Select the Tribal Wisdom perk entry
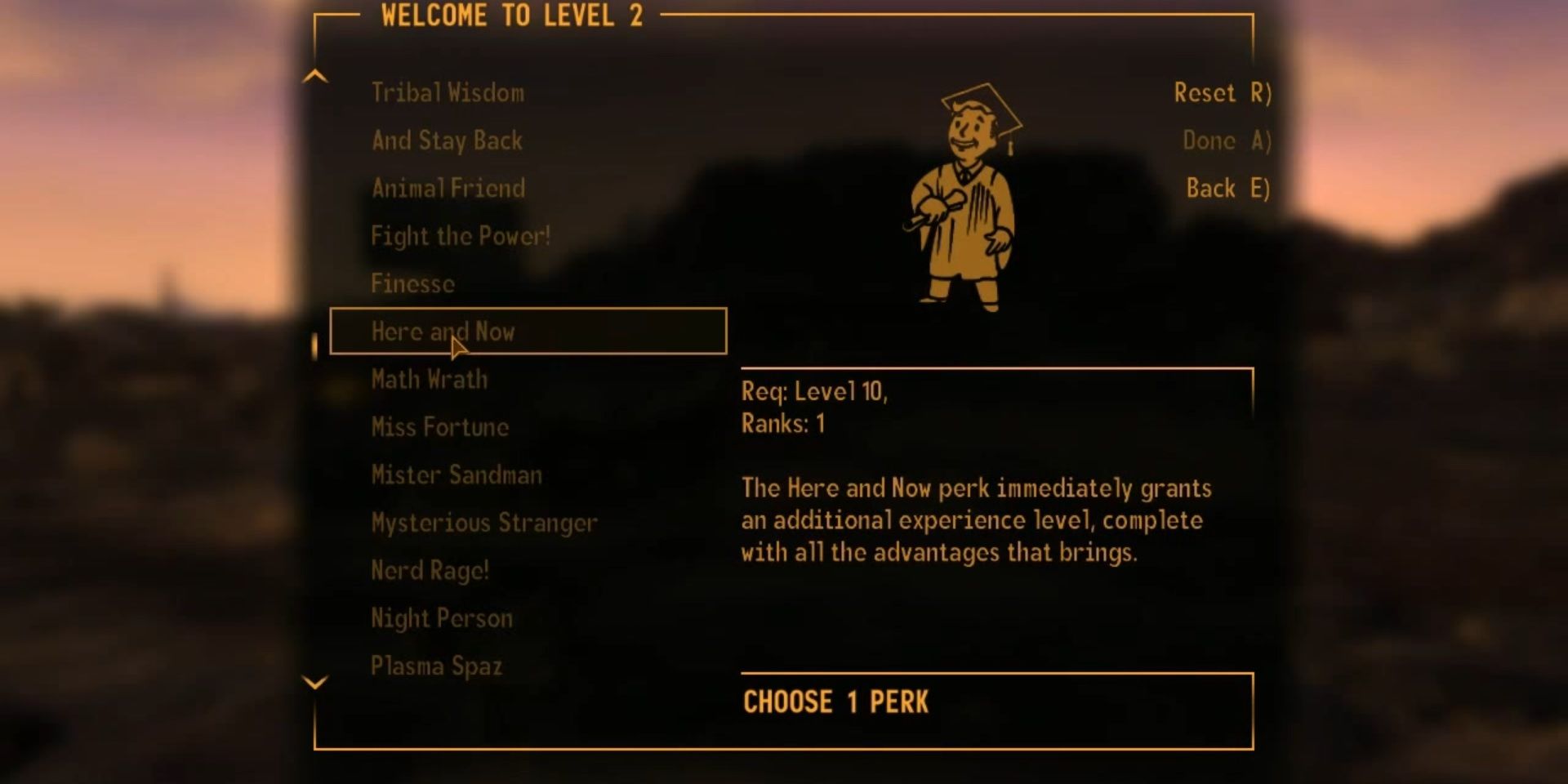Screen dimensions: 1568x784 tap(448, 92)
